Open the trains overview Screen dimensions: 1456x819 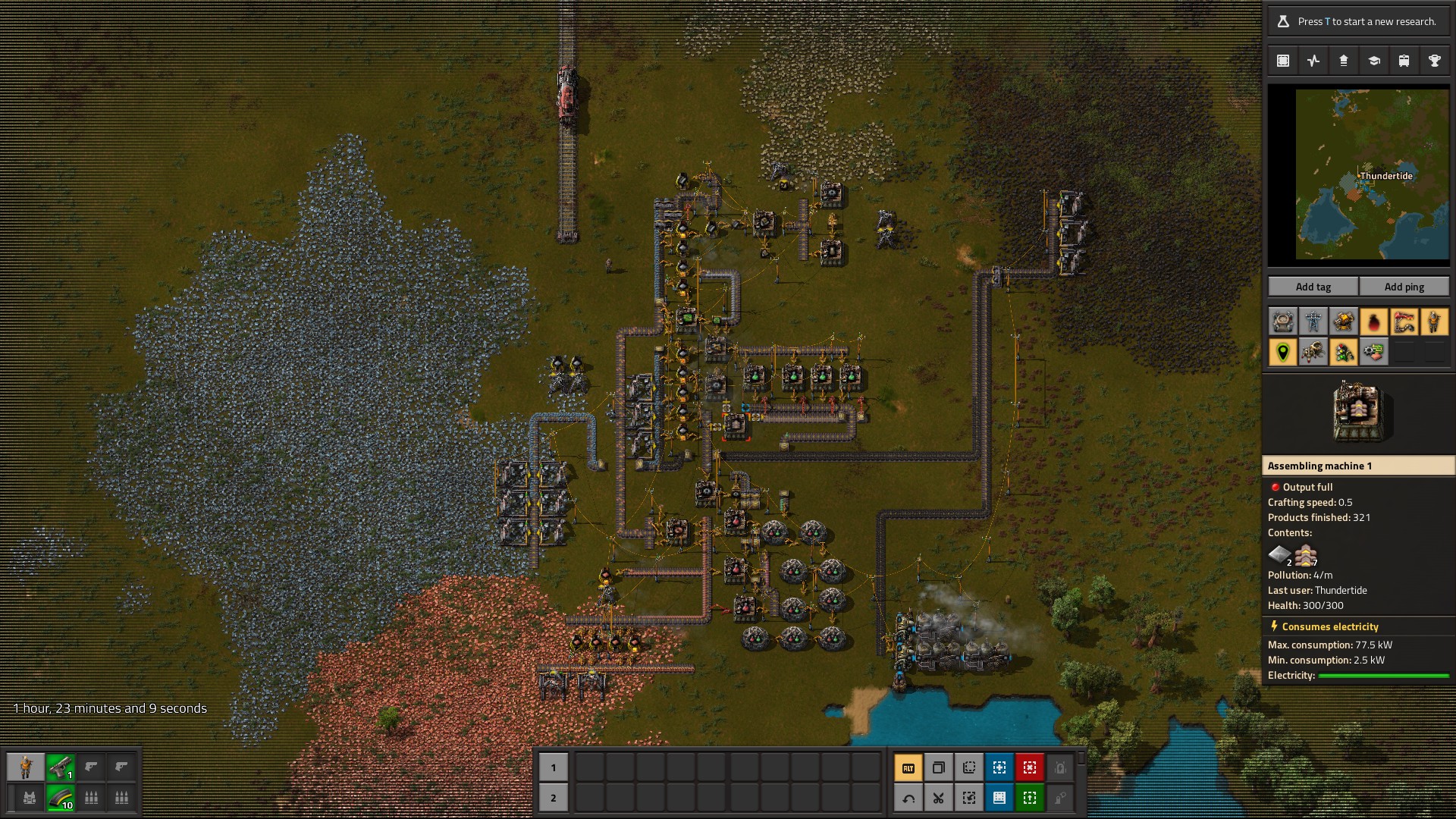tap(1404, 60)
